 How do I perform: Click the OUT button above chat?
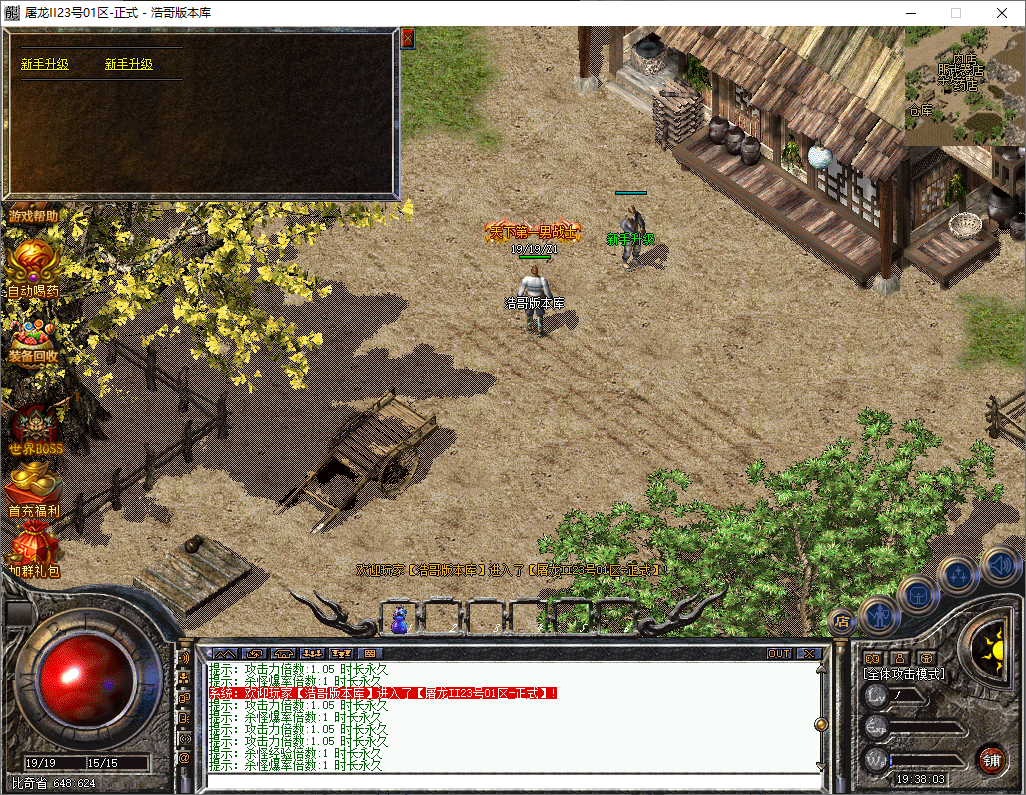(779, 653)
